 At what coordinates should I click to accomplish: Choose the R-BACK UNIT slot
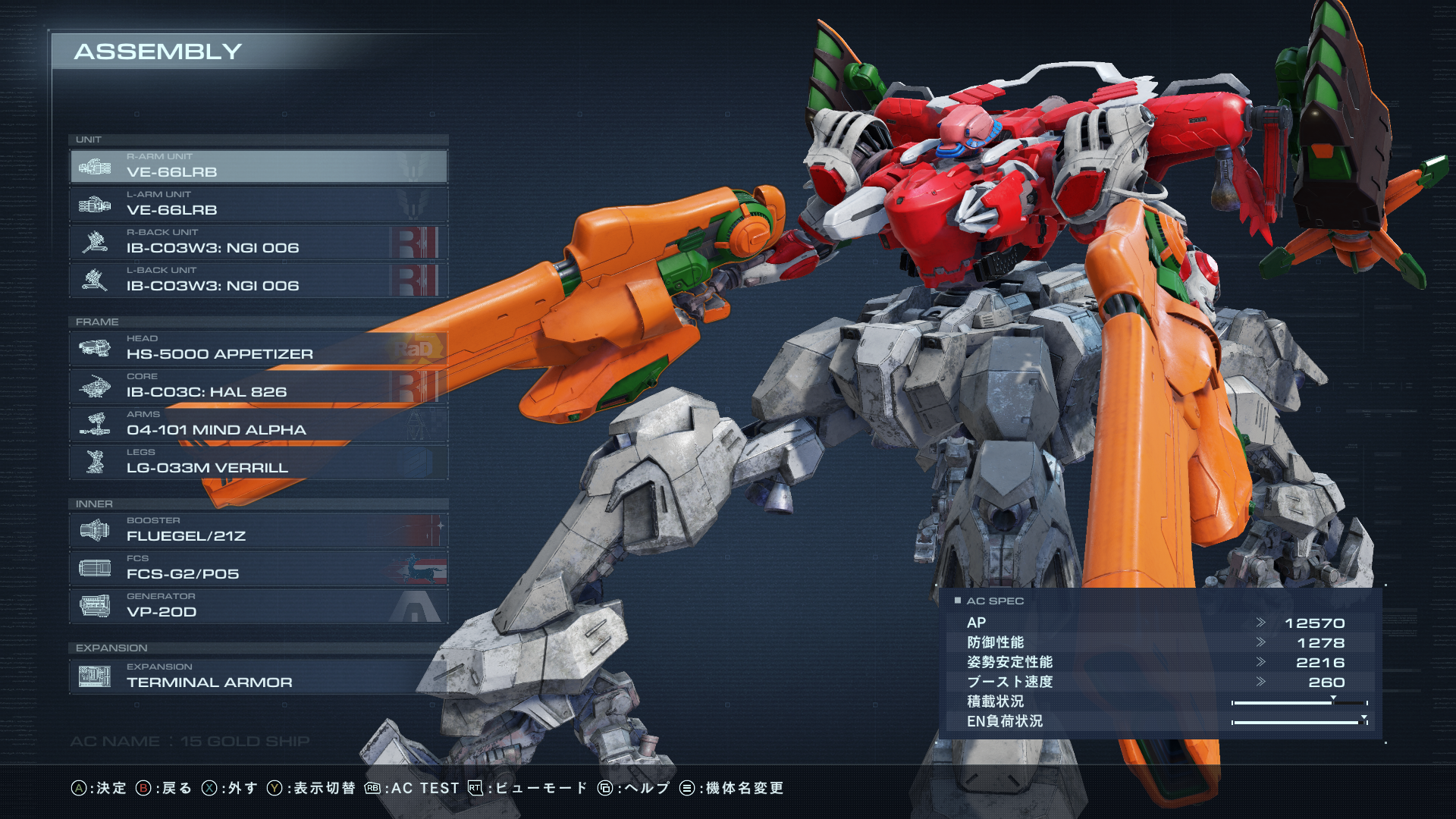(258, 242)
